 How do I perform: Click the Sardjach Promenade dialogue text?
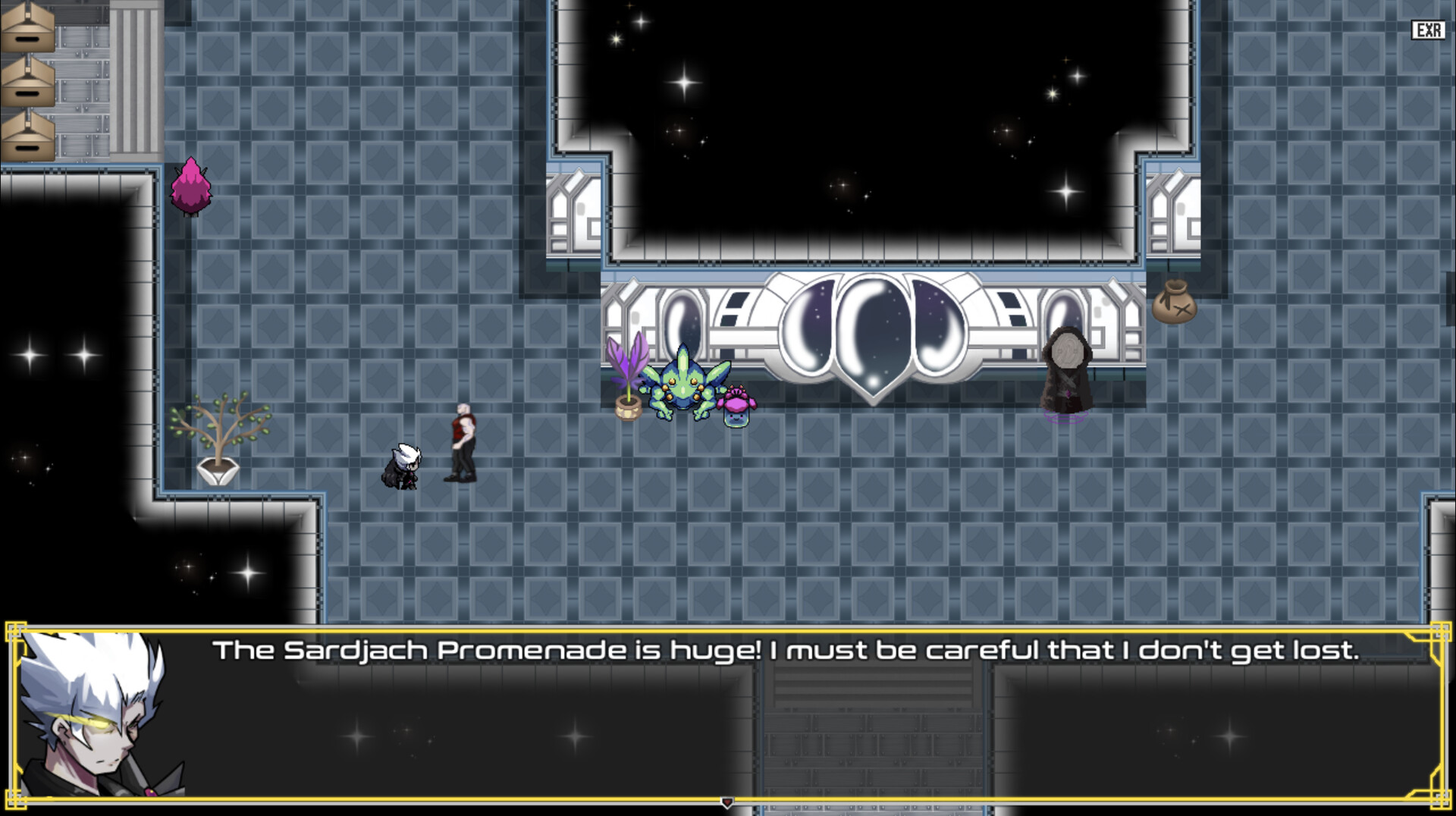(786, 649)
